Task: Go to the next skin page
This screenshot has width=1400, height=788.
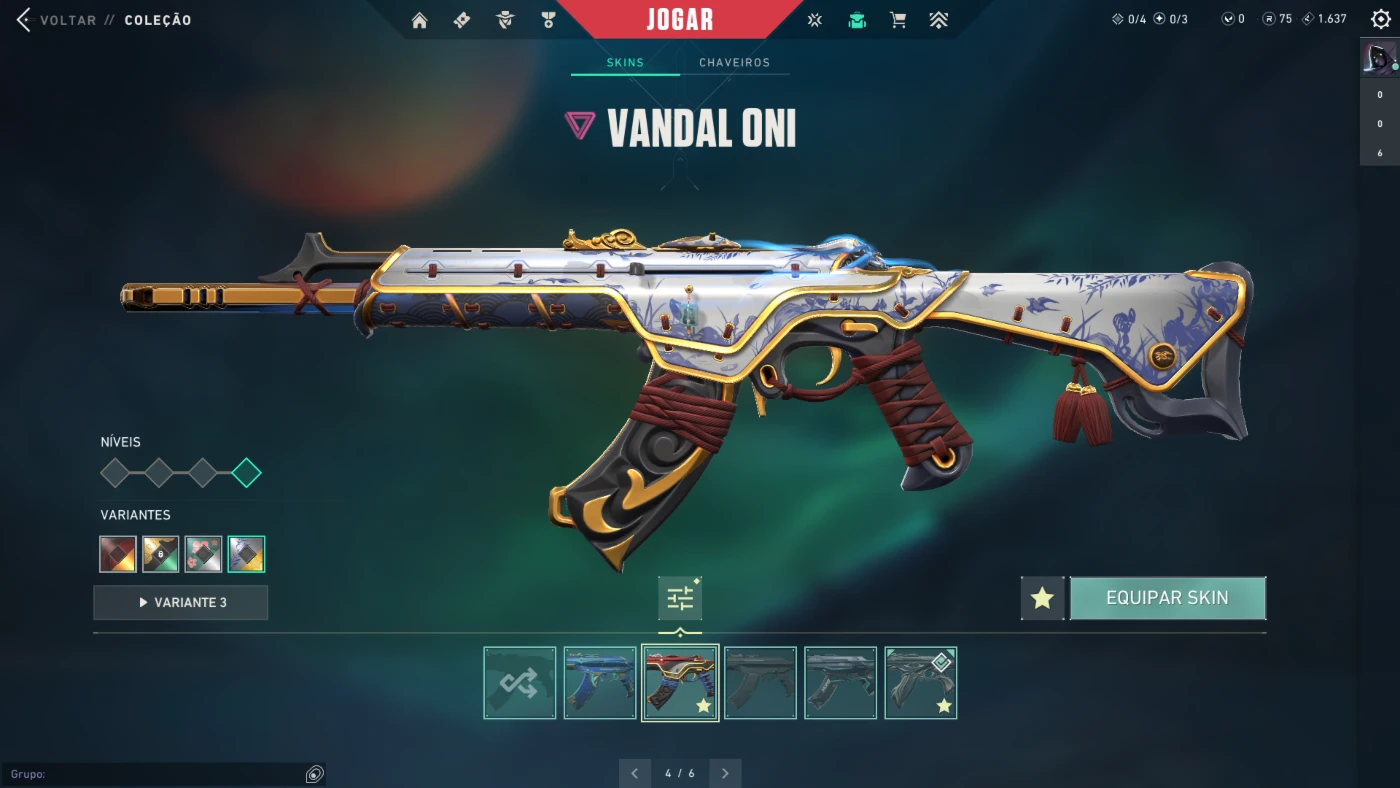Action: [725, 773]
